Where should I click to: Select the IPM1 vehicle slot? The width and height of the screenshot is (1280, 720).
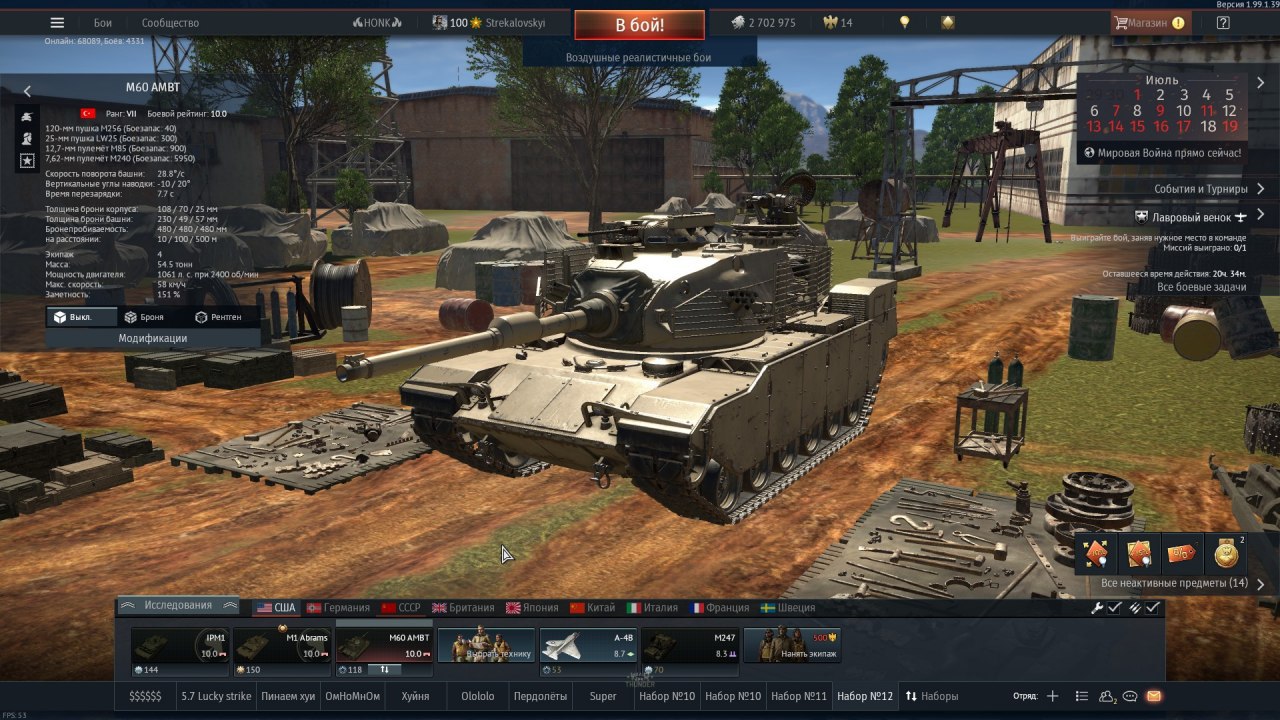(x=180, y=646)
